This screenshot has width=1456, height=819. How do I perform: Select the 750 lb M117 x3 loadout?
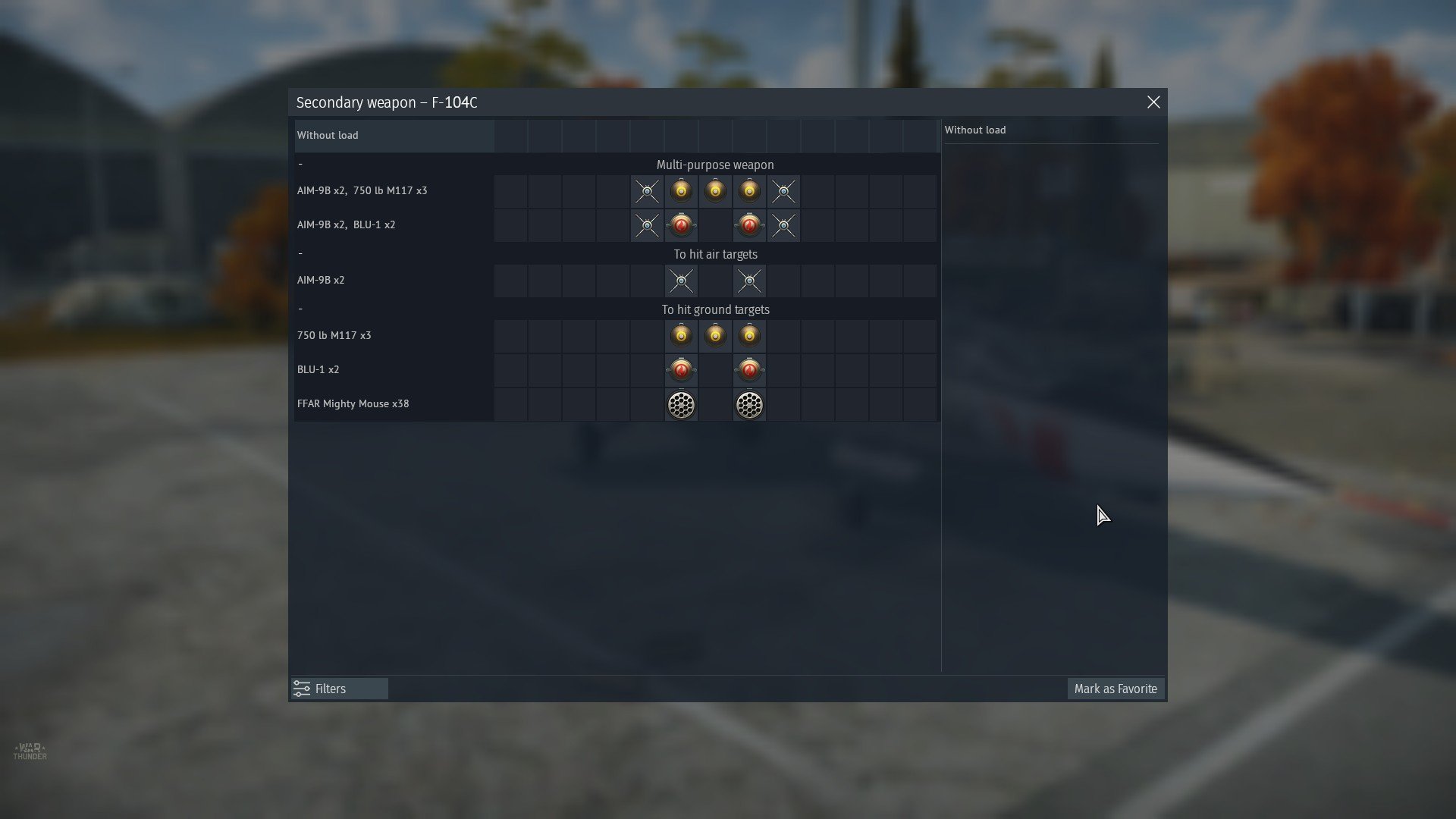[x=334, y=335]
